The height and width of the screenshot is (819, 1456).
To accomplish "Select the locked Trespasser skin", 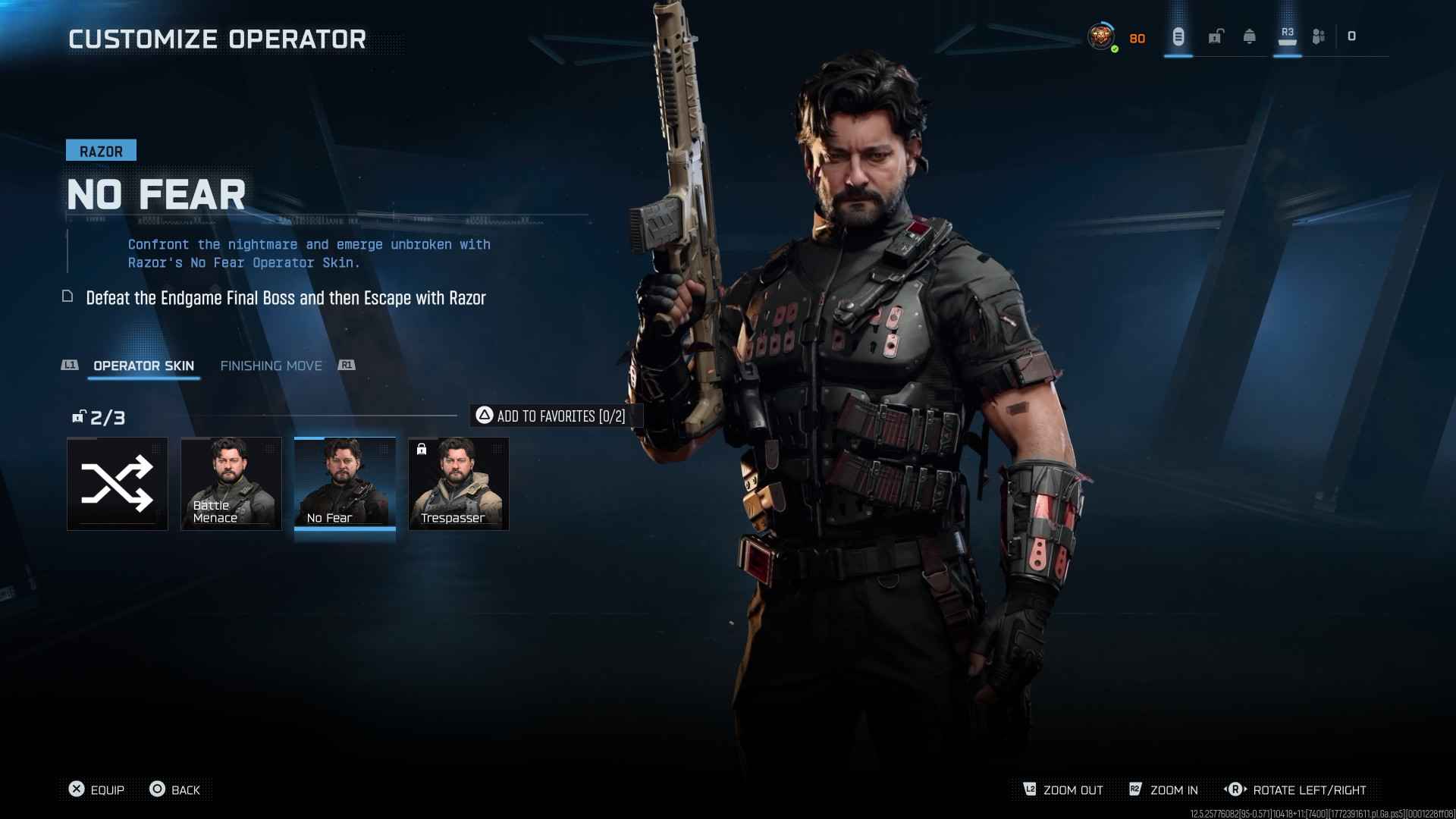I will (x=459, y=484).
